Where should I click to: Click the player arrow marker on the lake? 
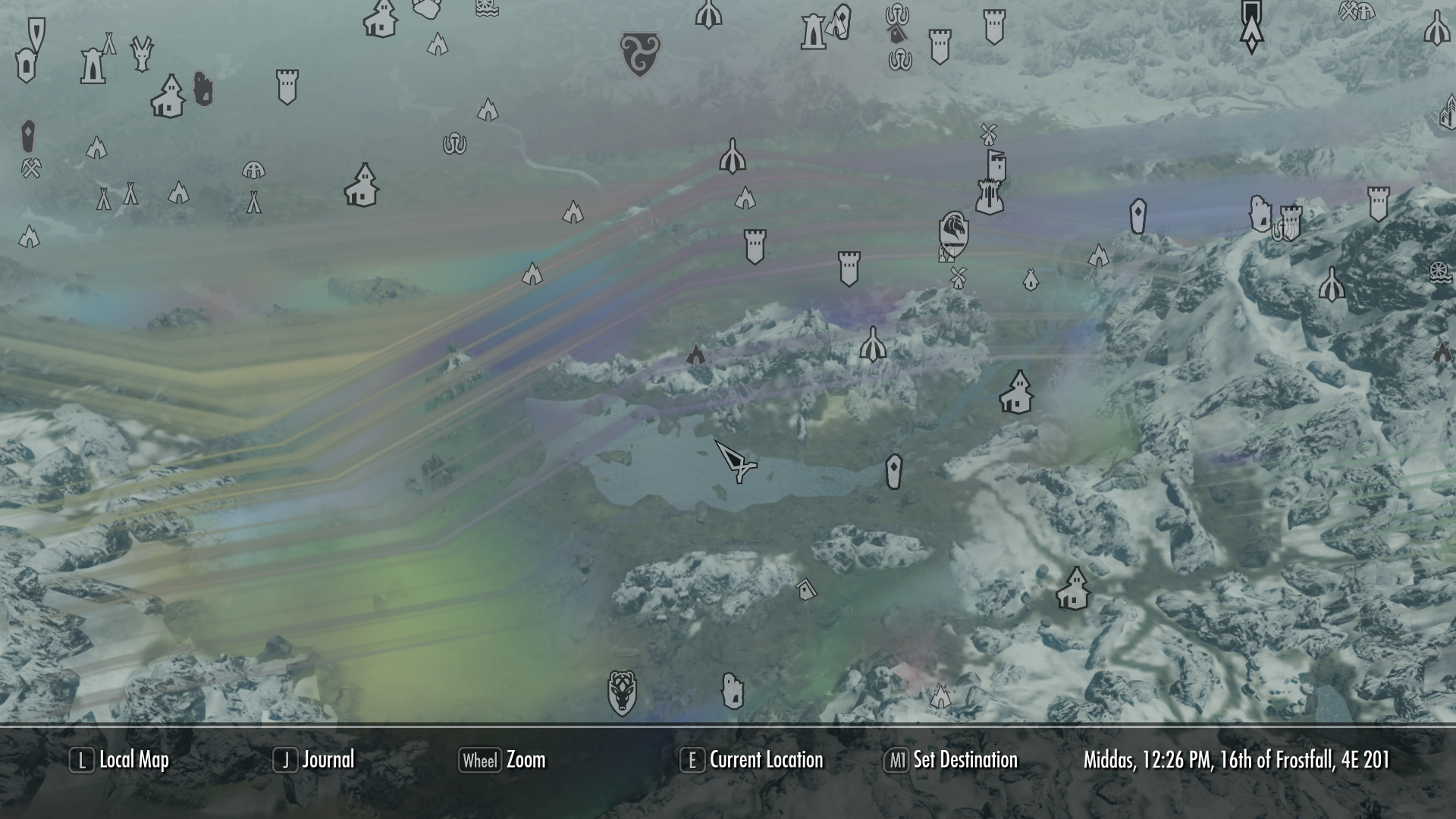pos(733,460)
